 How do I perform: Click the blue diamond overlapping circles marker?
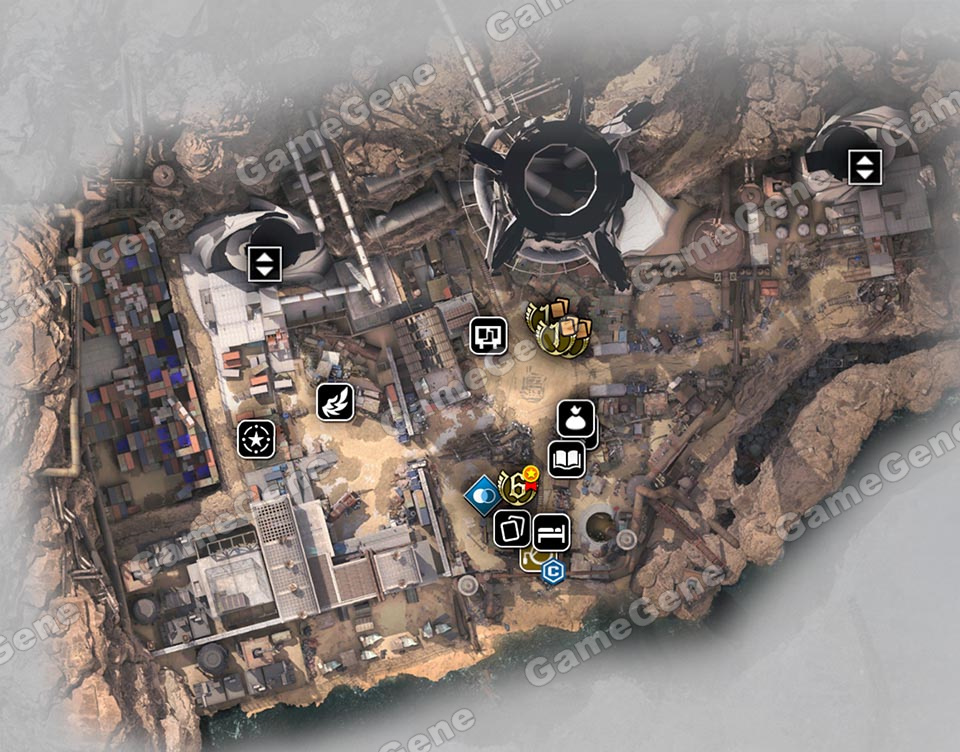click(482, 494)
